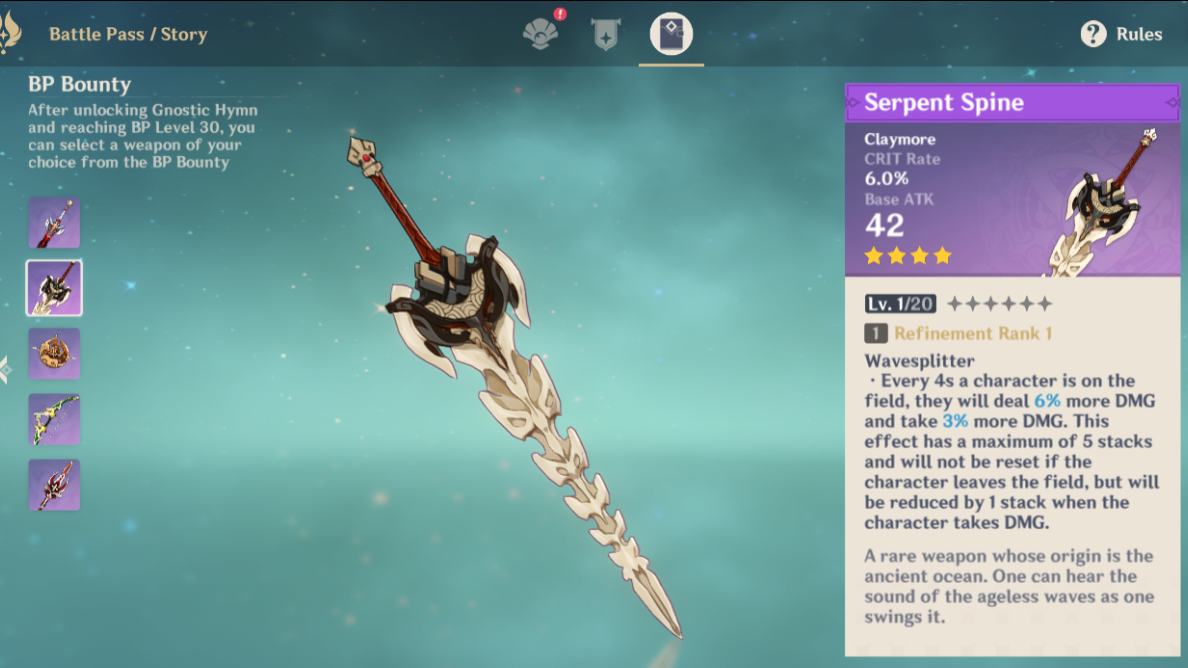Click the Battle Pass emblem icon
This screenshot has width=1188, height=668.
coord(10,32)
